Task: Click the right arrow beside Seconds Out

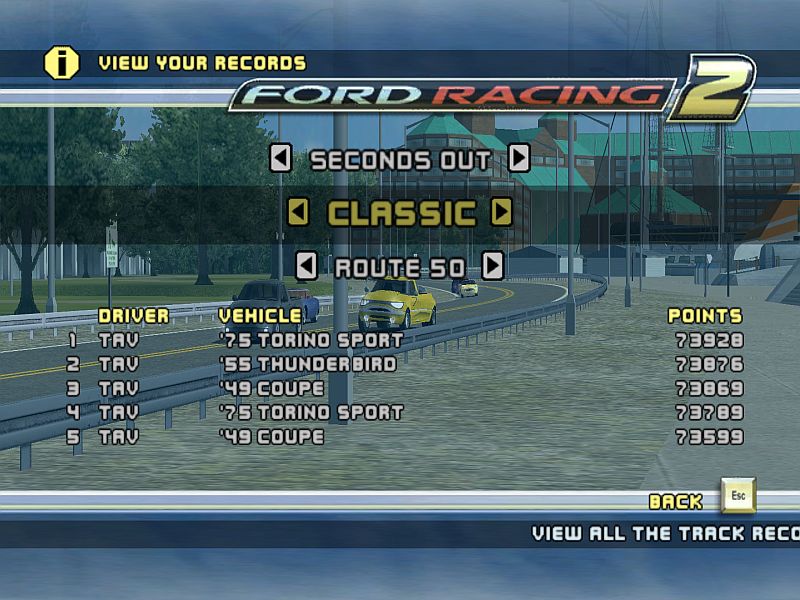Action: point(518,159)
